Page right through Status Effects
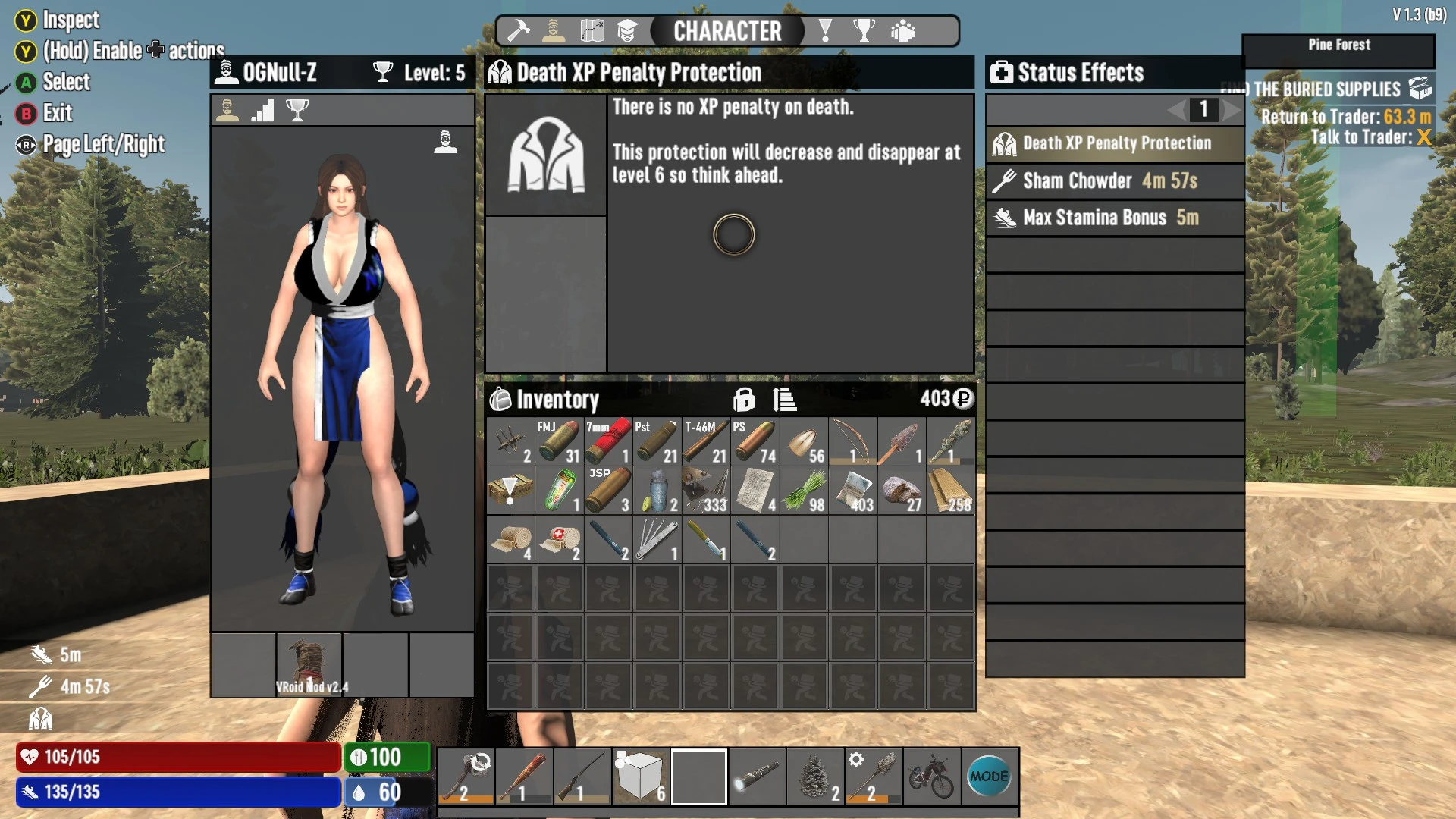This screenshot has height=819, width=1456. click(1230, 111)
